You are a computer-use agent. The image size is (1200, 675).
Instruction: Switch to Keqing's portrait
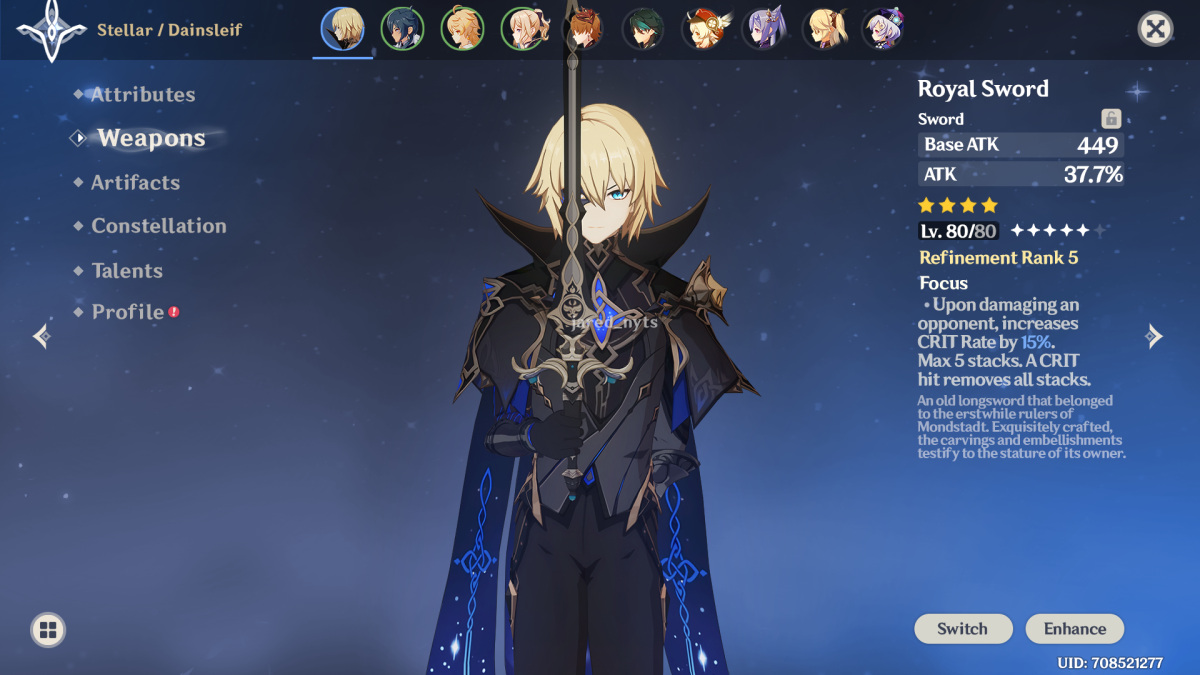(x=762, y=29)
